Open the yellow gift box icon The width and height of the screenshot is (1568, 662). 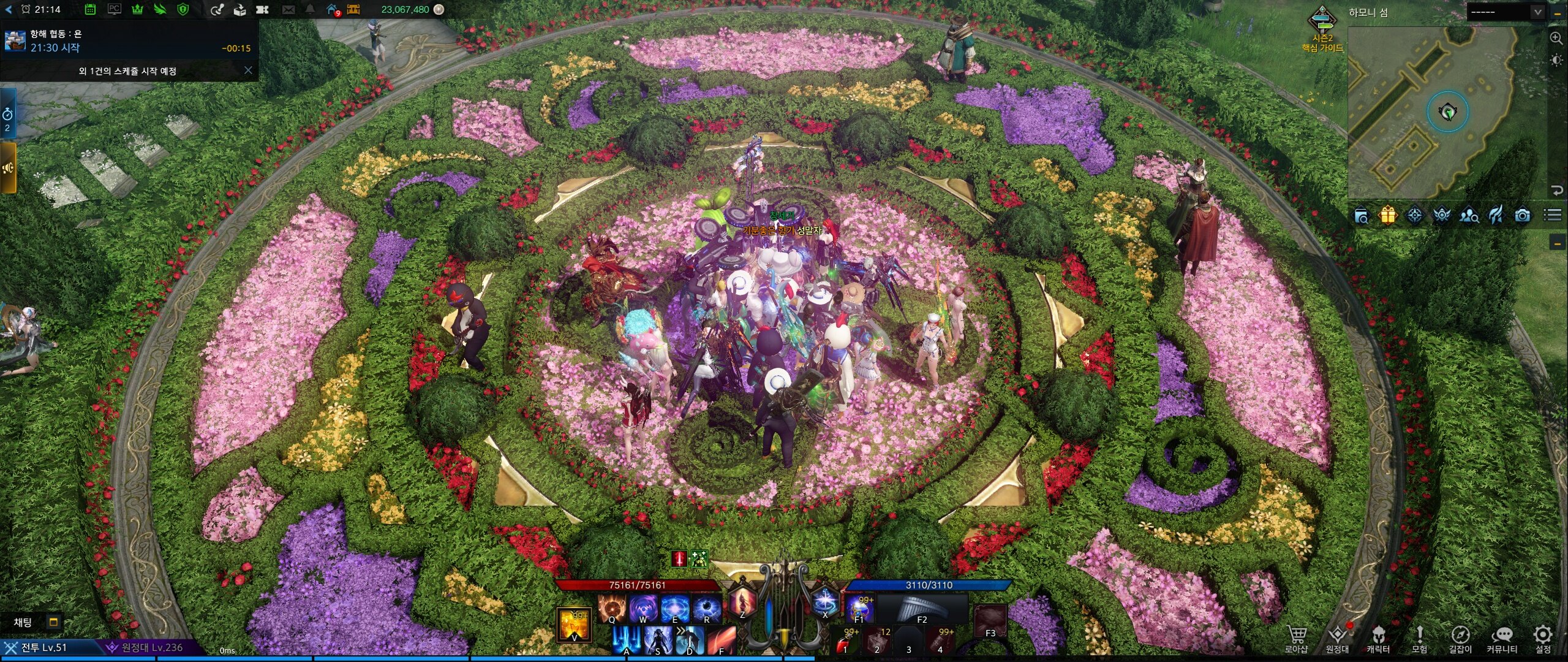pos(1387,215)
